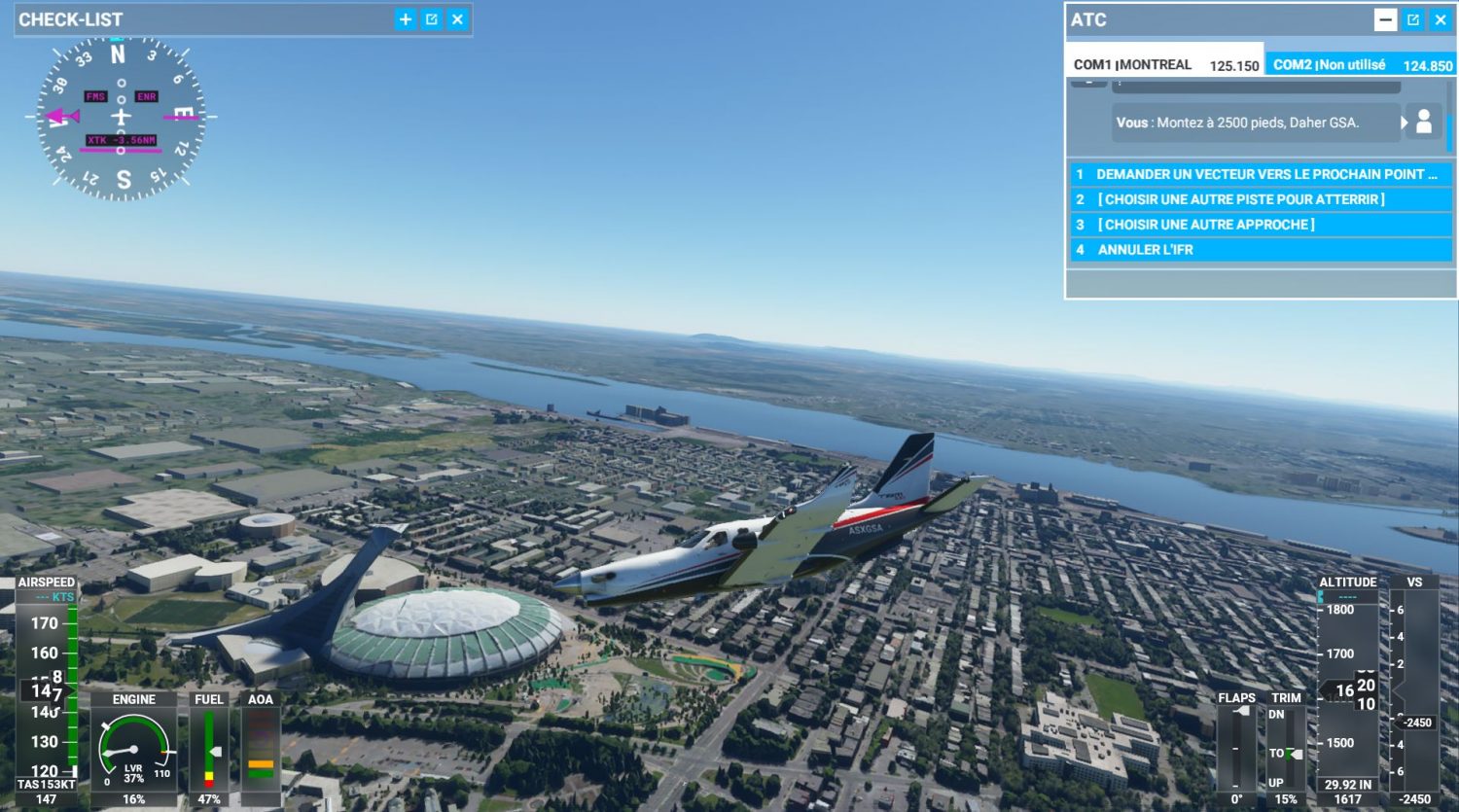Image resolution: width=1459 pixels, height=812 pixels.
Task: Switch to the COM2 'Non utilisé' tab
Action: tap(1361, 65)
